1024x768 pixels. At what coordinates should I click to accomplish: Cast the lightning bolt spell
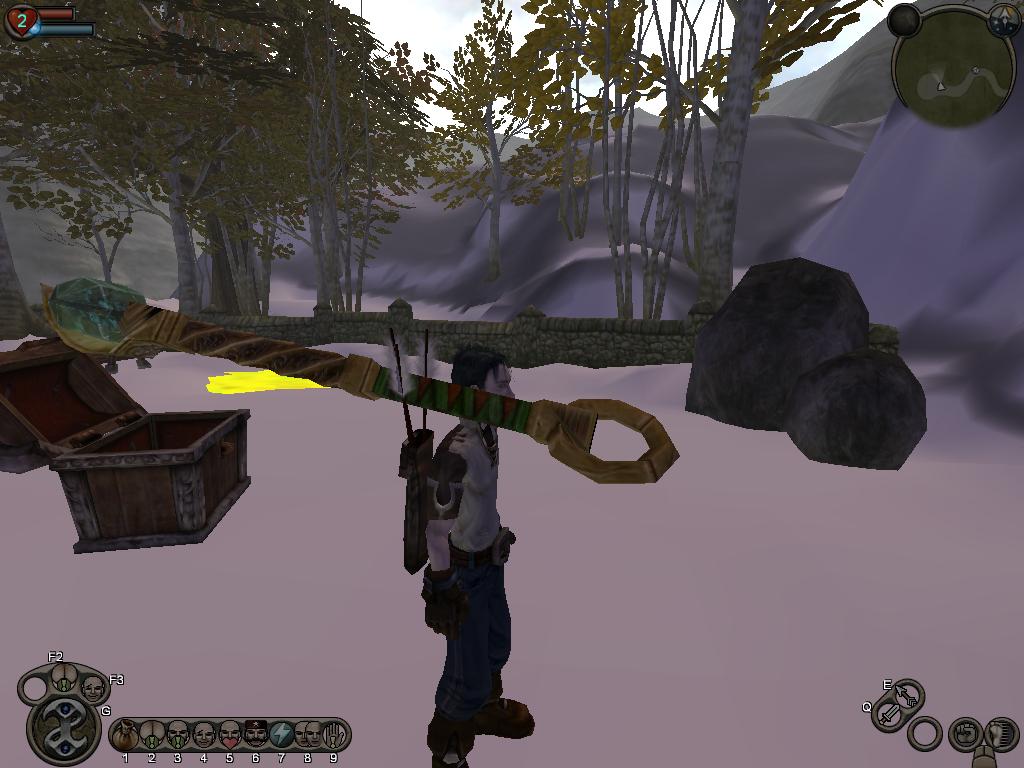click(281, 736)
